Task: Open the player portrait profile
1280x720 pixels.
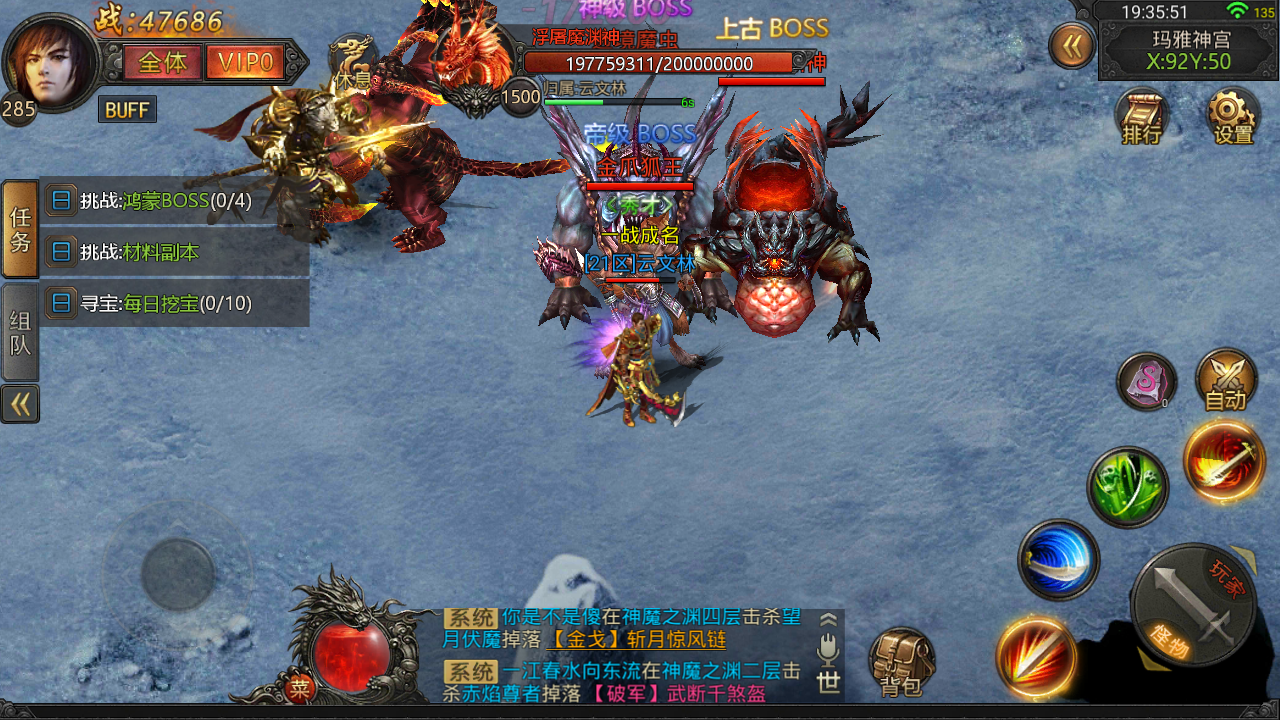Action: pos(50,62)
